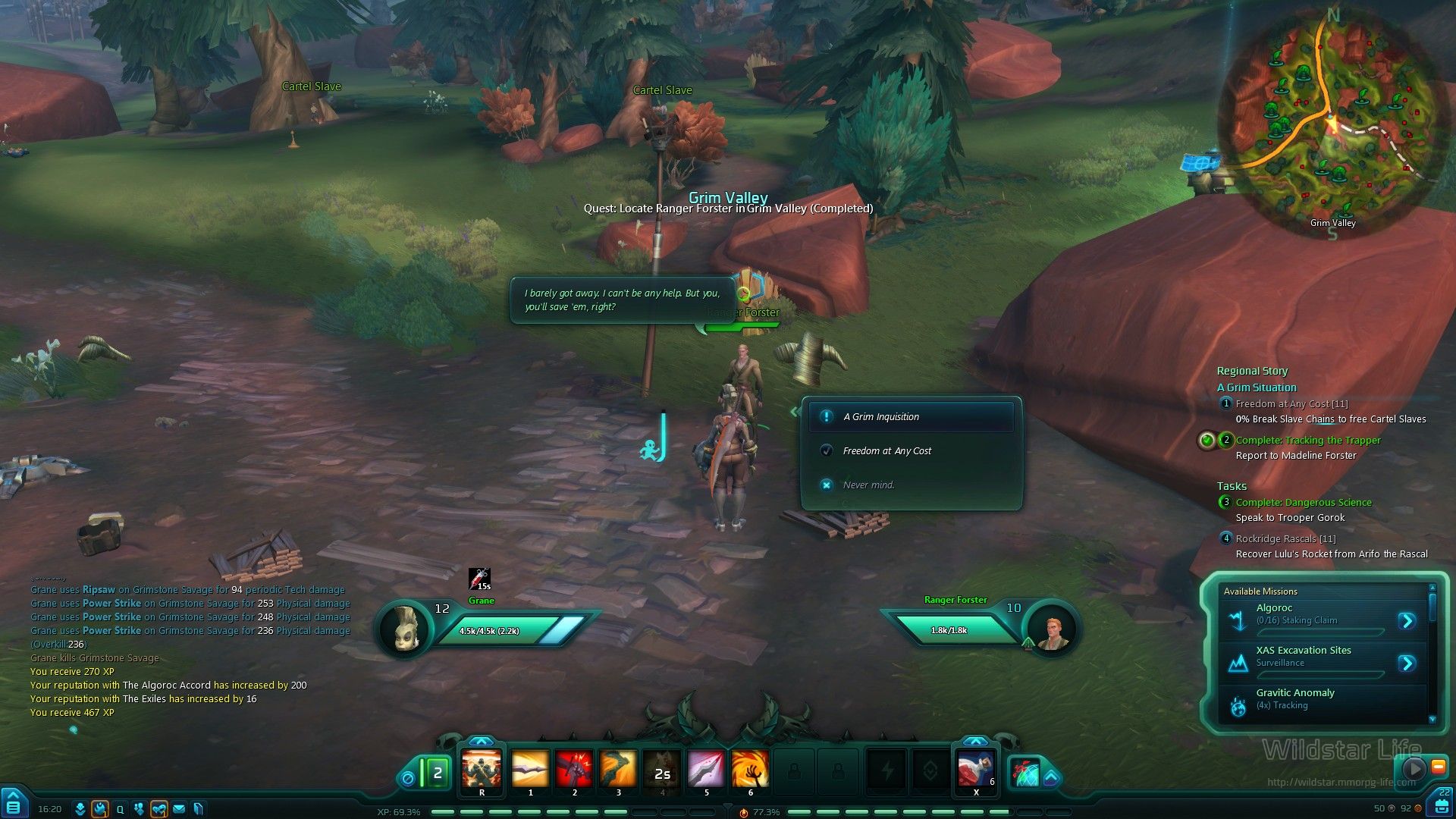This screenshot has width=1456, height=819.
Task: Activate the red fist Power Strike ability
Action: point(574,769)
